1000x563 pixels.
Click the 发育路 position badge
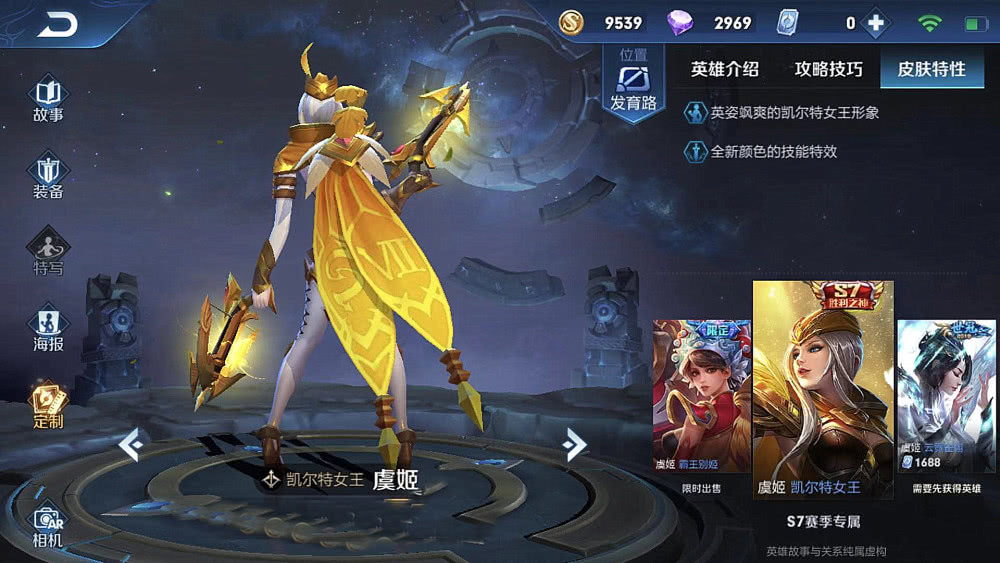click(633, 84)
